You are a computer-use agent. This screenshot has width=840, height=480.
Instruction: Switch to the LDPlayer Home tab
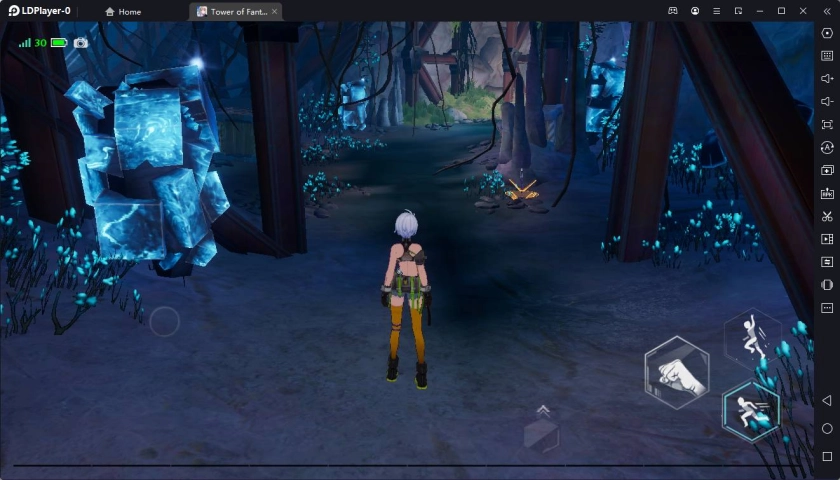coord(123,12)
